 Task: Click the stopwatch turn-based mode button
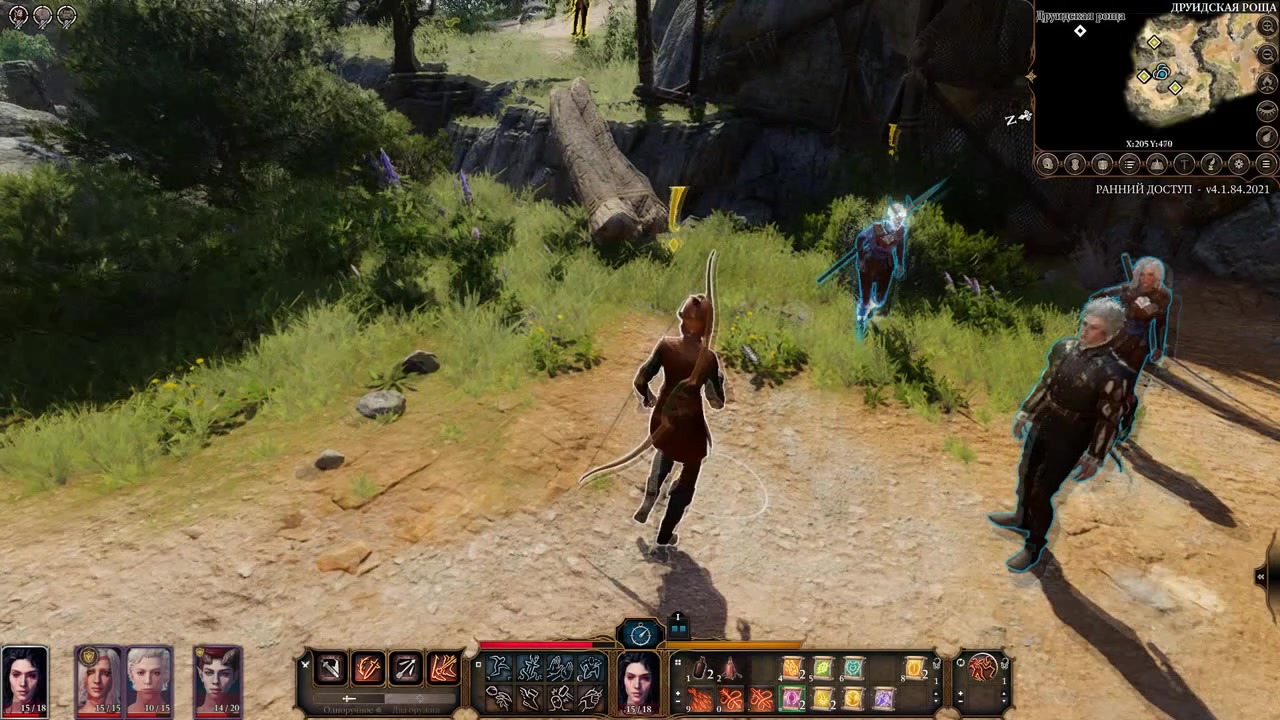pos(640,633)
